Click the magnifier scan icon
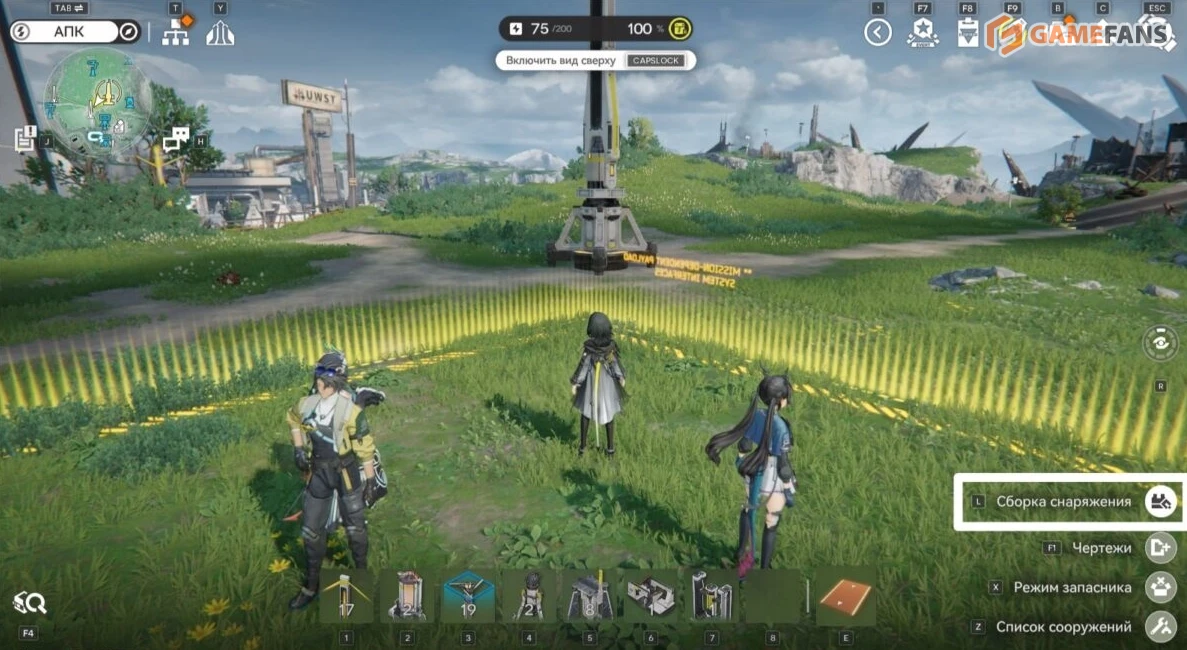Viewport: 1187px width, 650px height. [29, 602]
